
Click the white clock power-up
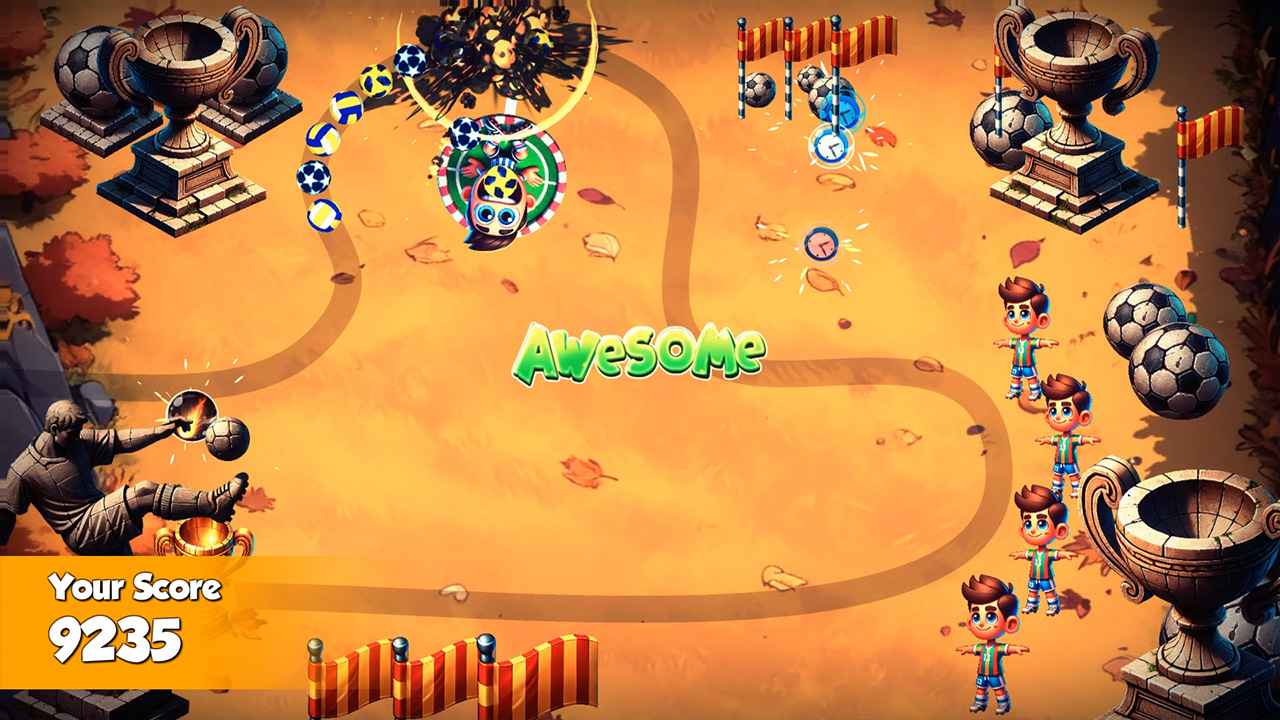[x=832, y=148]
